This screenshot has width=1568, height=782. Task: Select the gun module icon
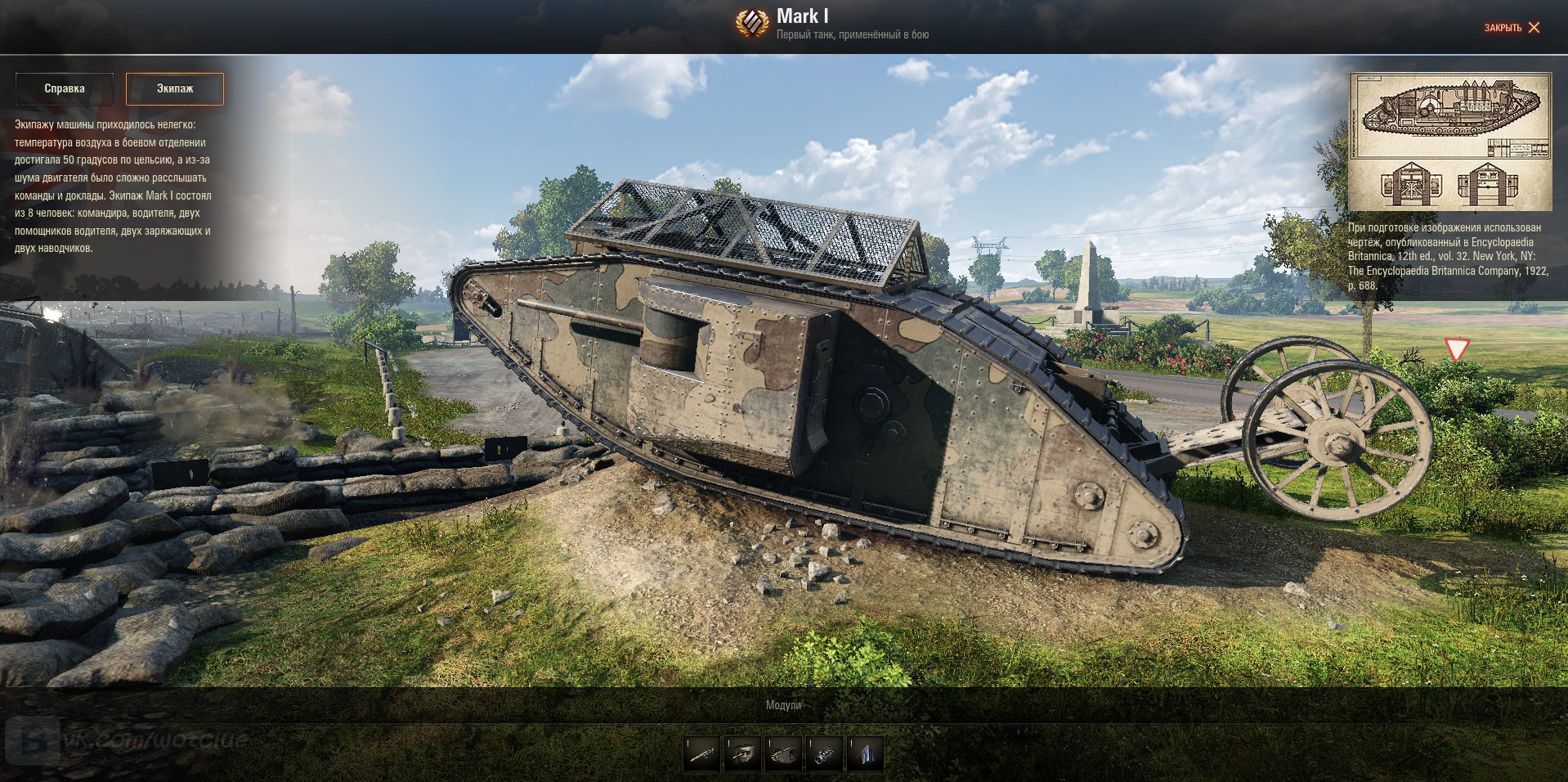[702, 753]
